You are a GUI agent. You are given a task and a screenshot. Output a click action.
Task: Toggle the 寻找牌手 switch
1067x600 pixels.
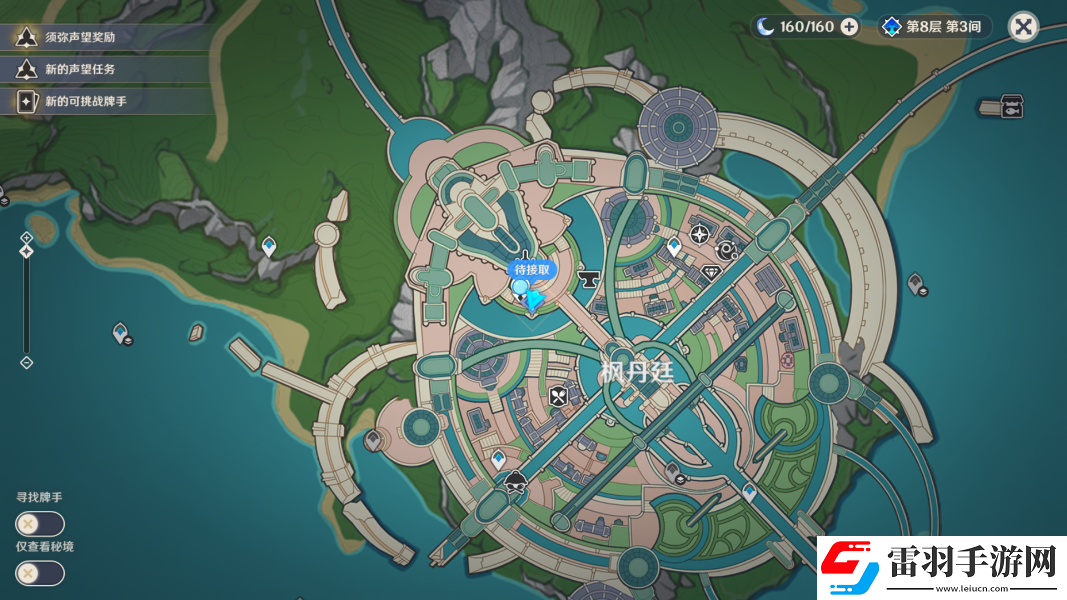point(40,524)
